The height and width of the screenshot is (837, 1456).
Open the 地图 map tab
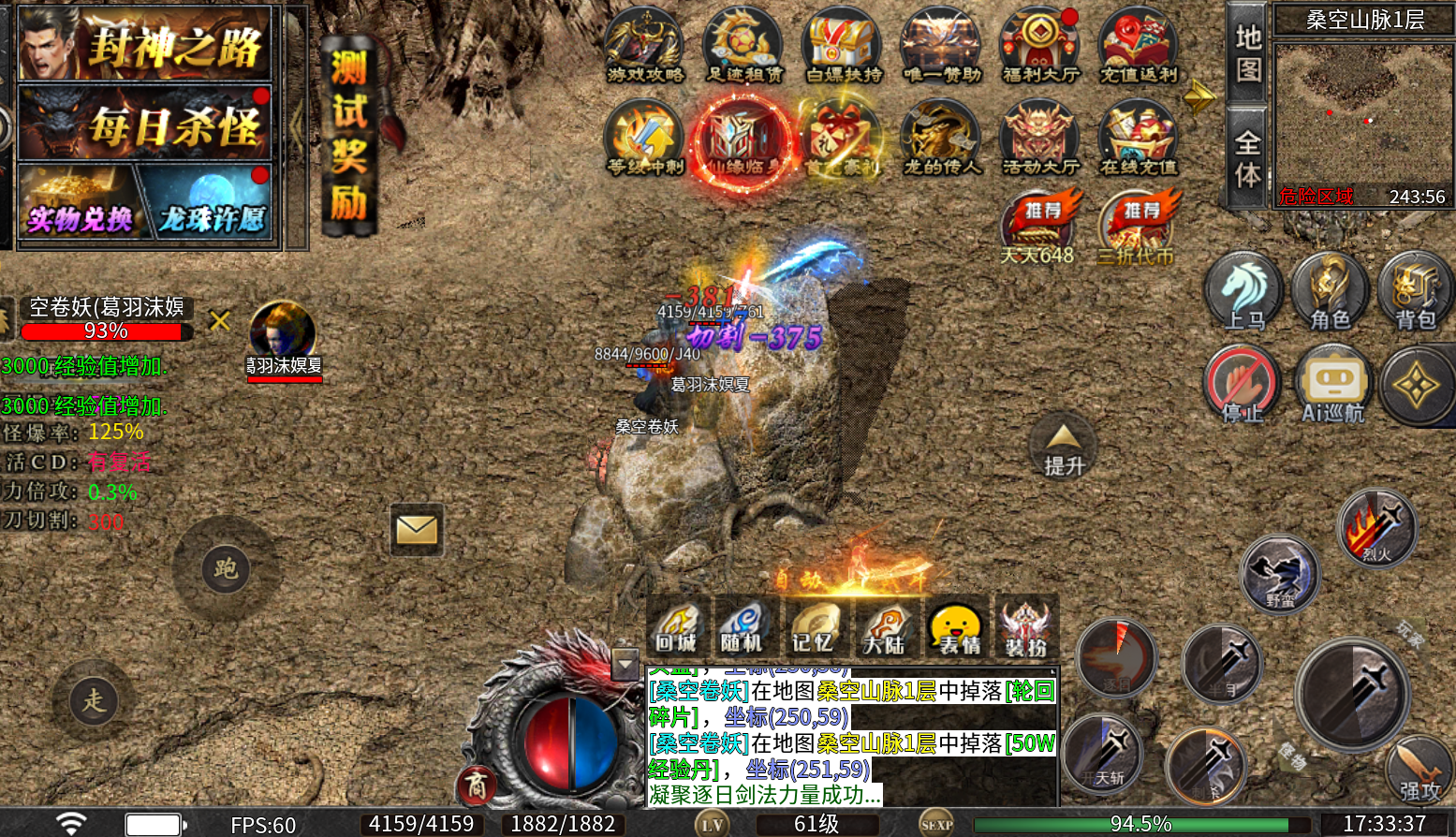pyautogui.click(x=1248, y=52)
